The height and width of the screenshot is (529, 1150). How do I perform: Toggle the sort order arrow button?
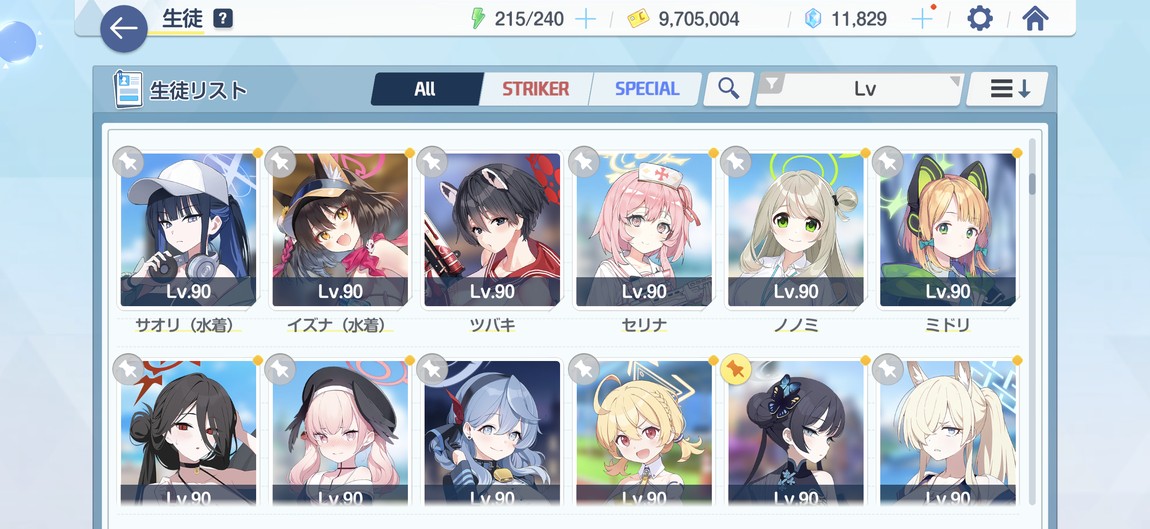point(1009,89)
